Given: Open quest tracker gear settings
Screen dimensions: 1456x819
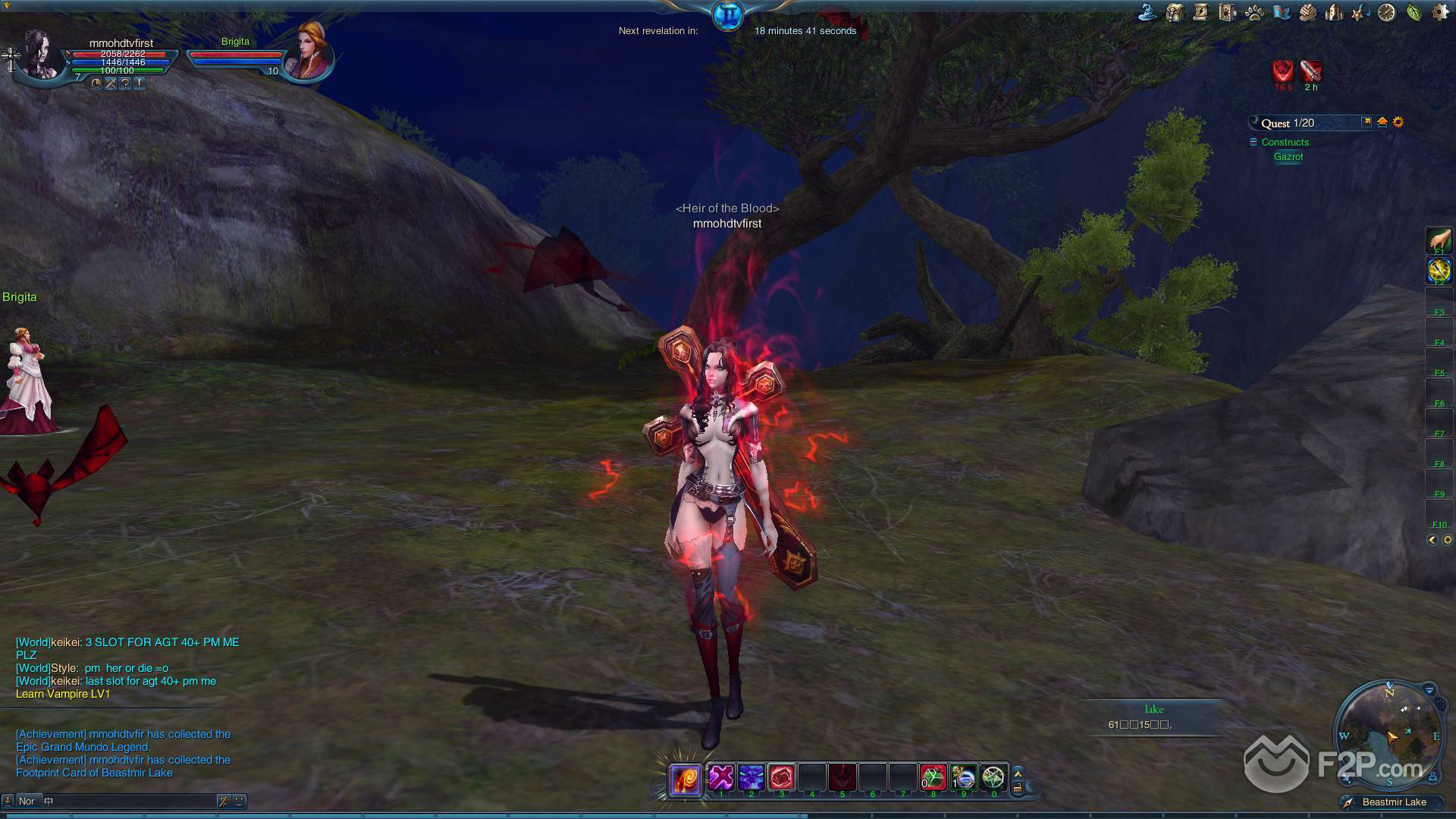Looking at the screenshot, I should click(1398, 122).
